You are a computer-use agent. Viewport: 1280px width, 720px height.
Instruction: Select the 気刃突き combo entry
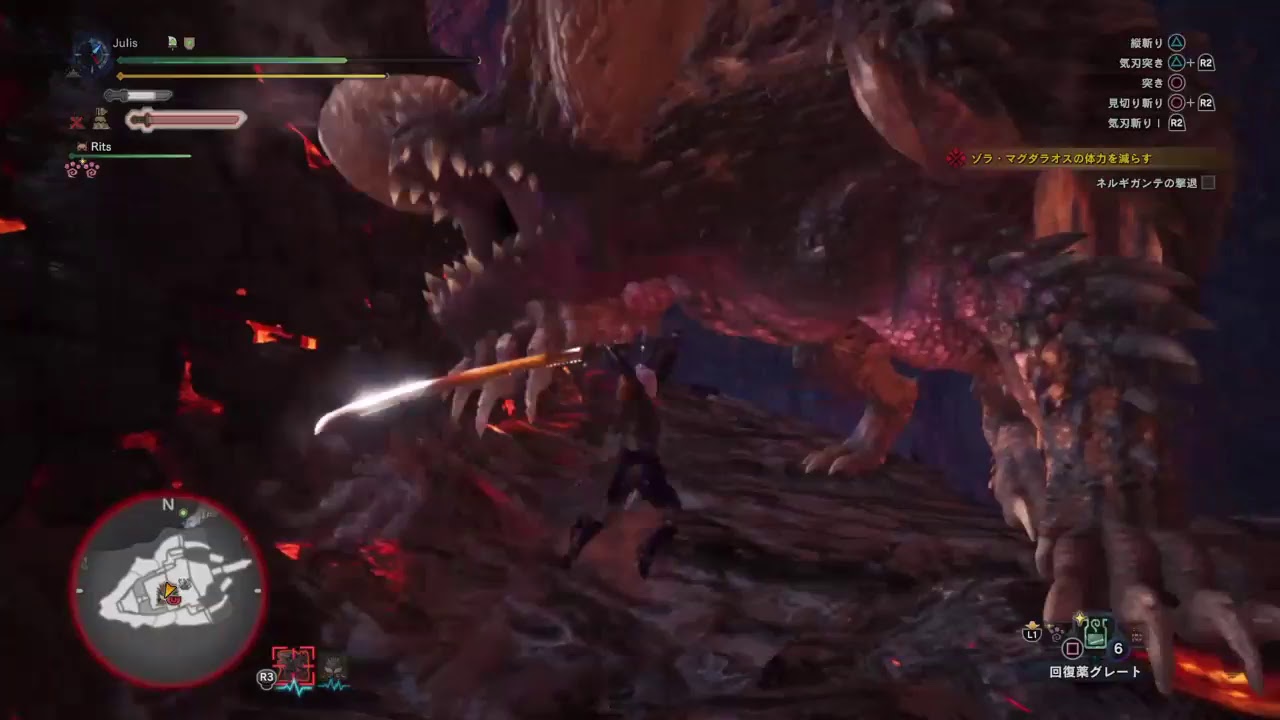[x=1141, y=62]
